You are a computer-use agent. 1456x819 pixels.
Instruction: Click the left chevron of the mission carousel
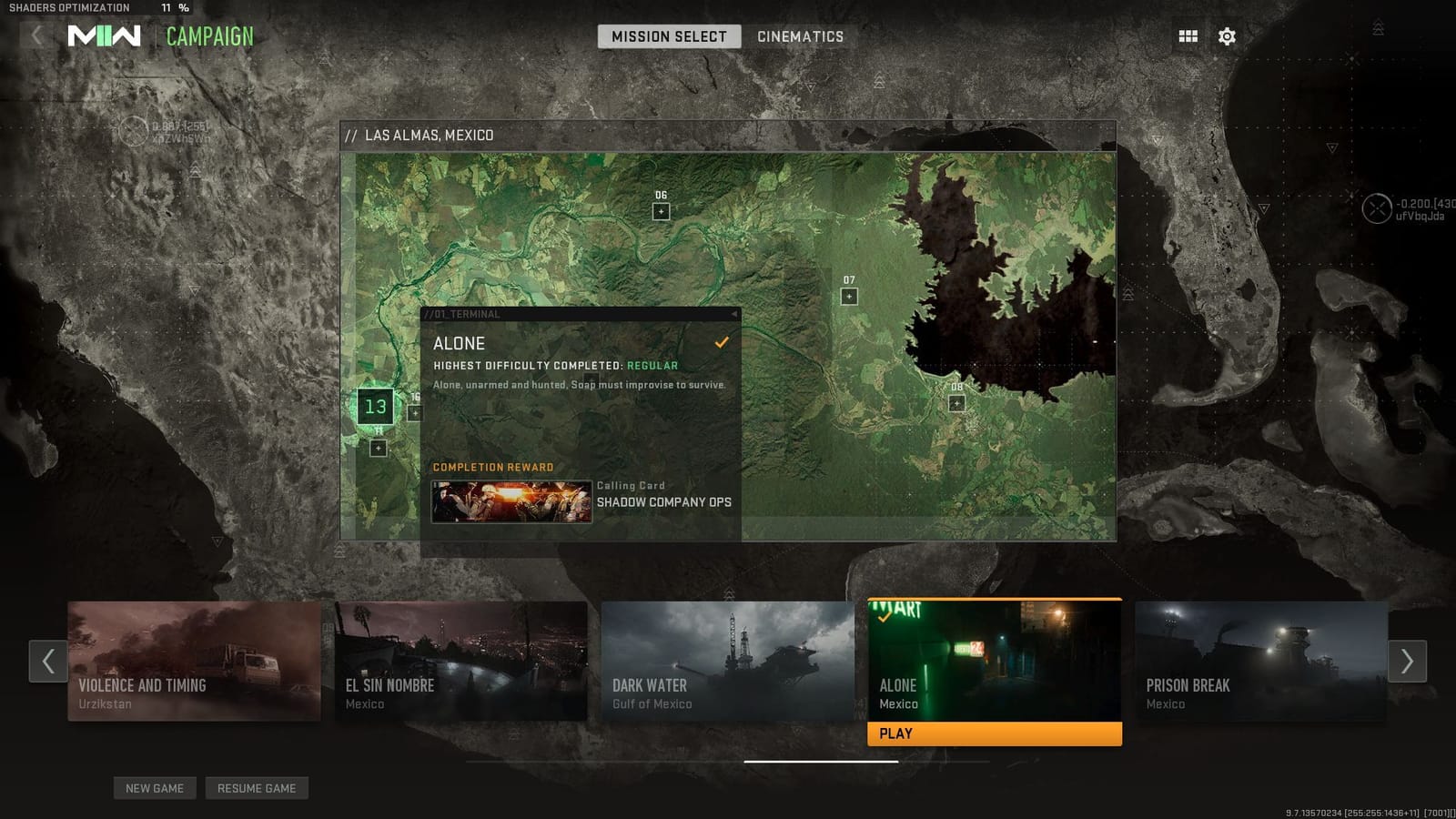(x=48, y=662)
